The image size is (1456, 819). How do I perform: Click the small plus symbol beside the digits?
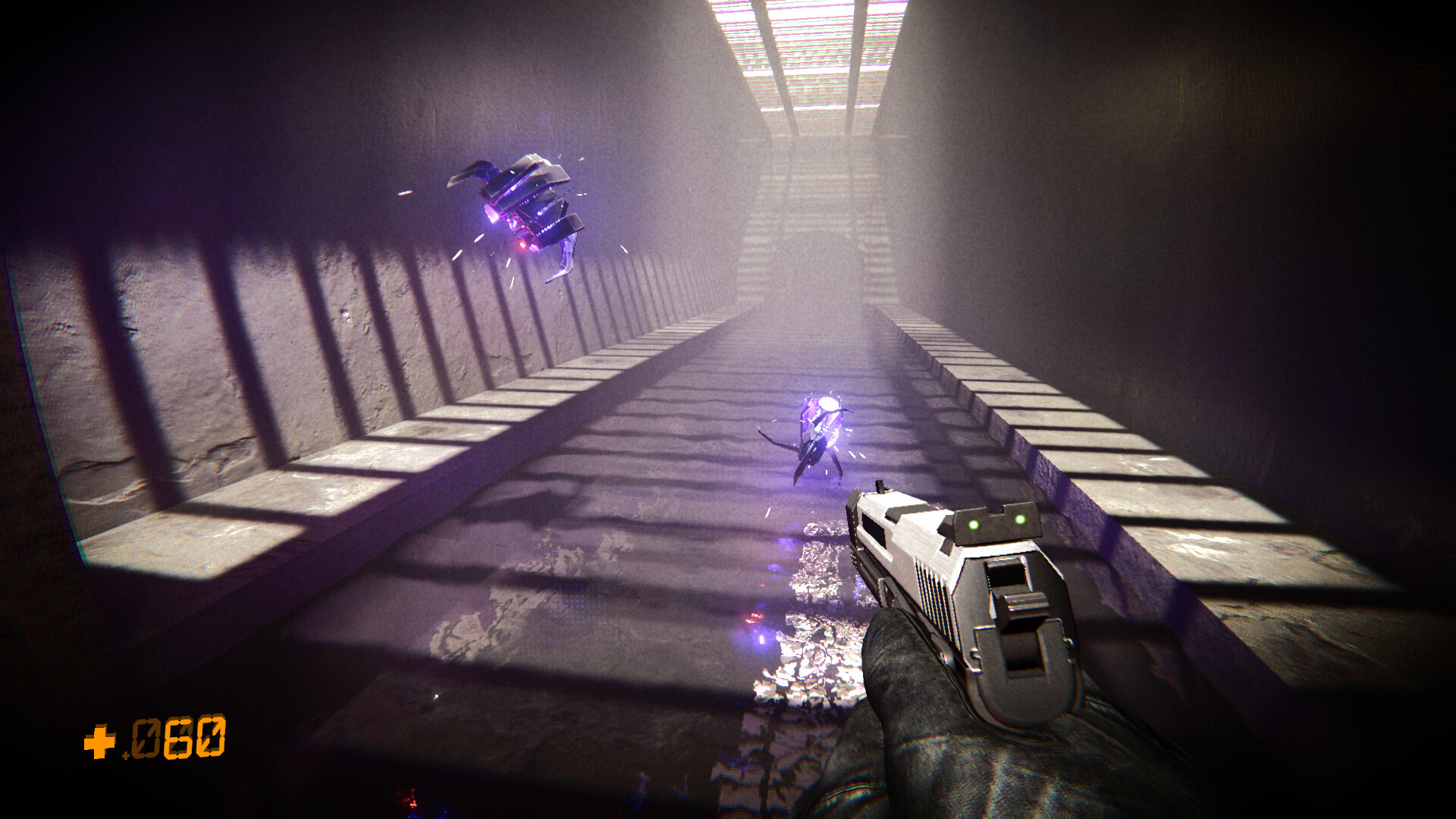click(x=126, y=755)
